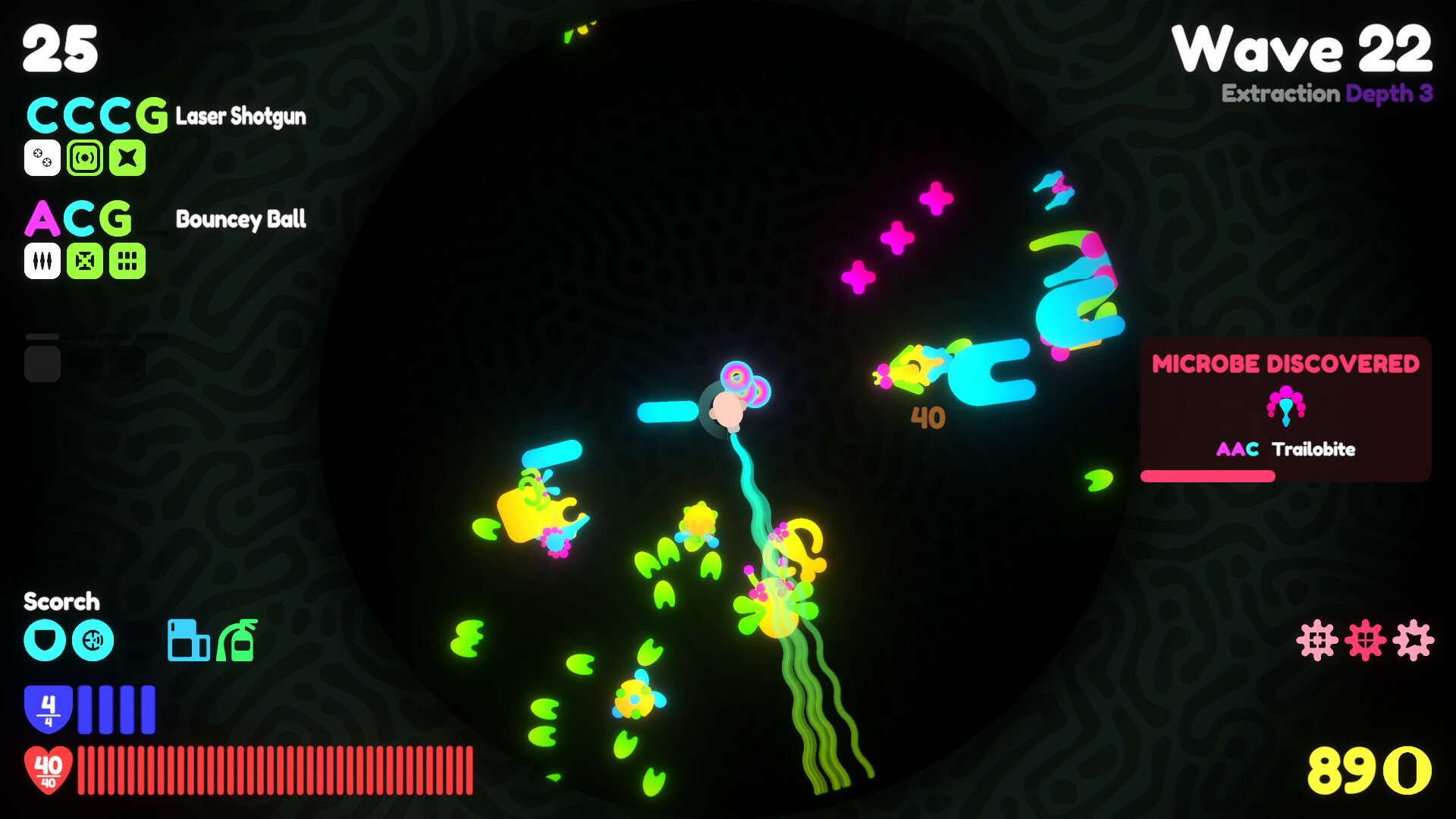Image resolution: width=1456 pixels, height=819 pixels.
Task: Click the rightmost pink gear with star center
Action: pos(1414,641)
